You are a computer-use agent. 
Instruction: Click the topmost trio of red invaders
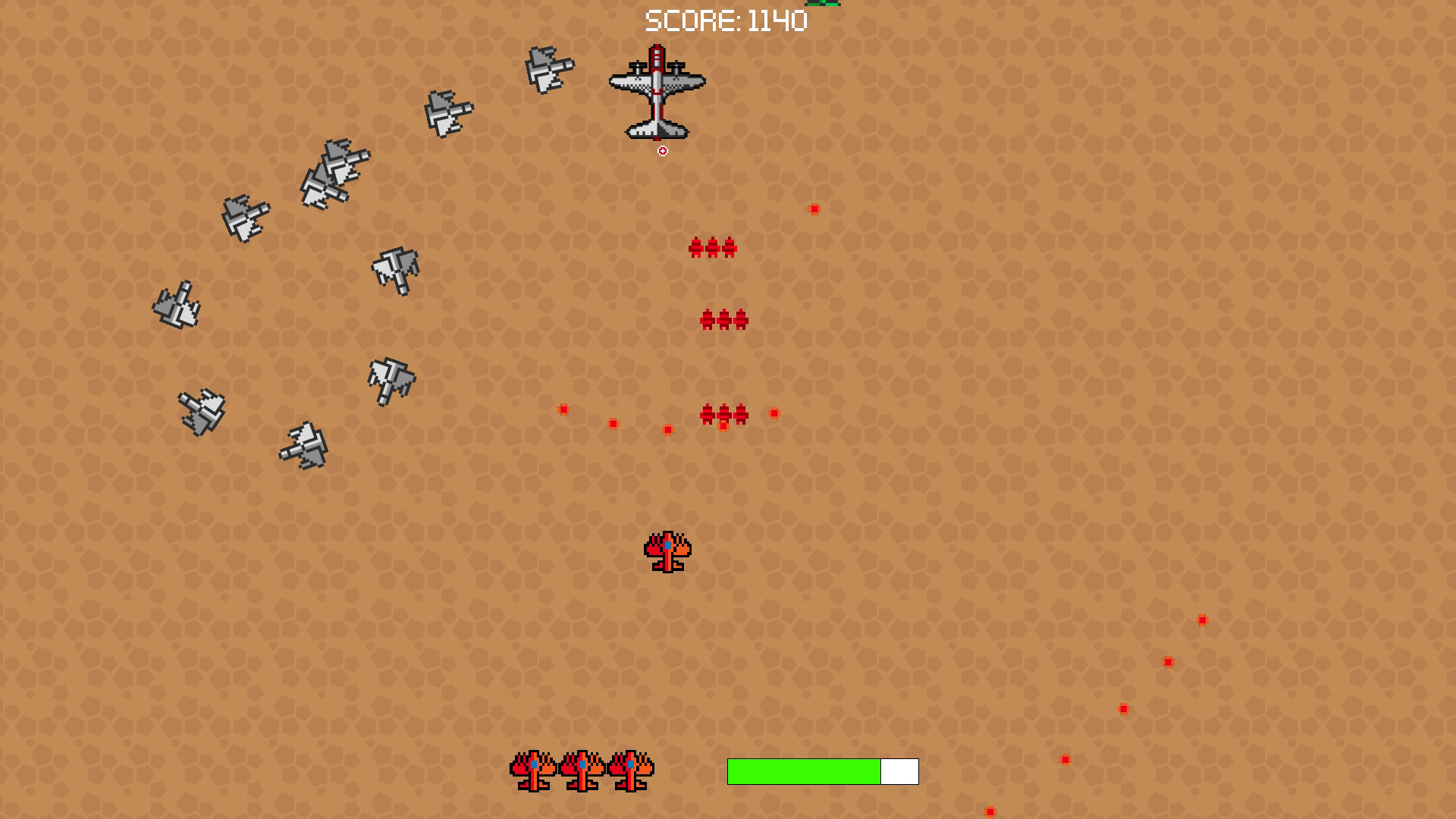(x=713, y=246)
